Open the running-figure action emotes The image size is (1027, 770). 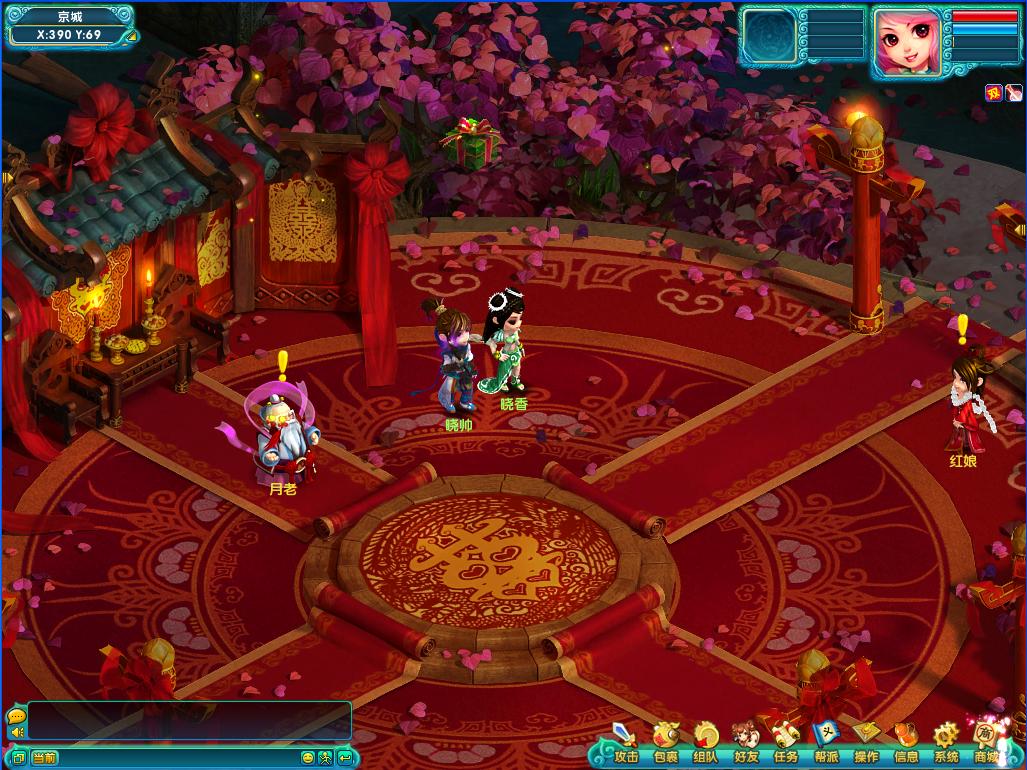tap(325, 758)
